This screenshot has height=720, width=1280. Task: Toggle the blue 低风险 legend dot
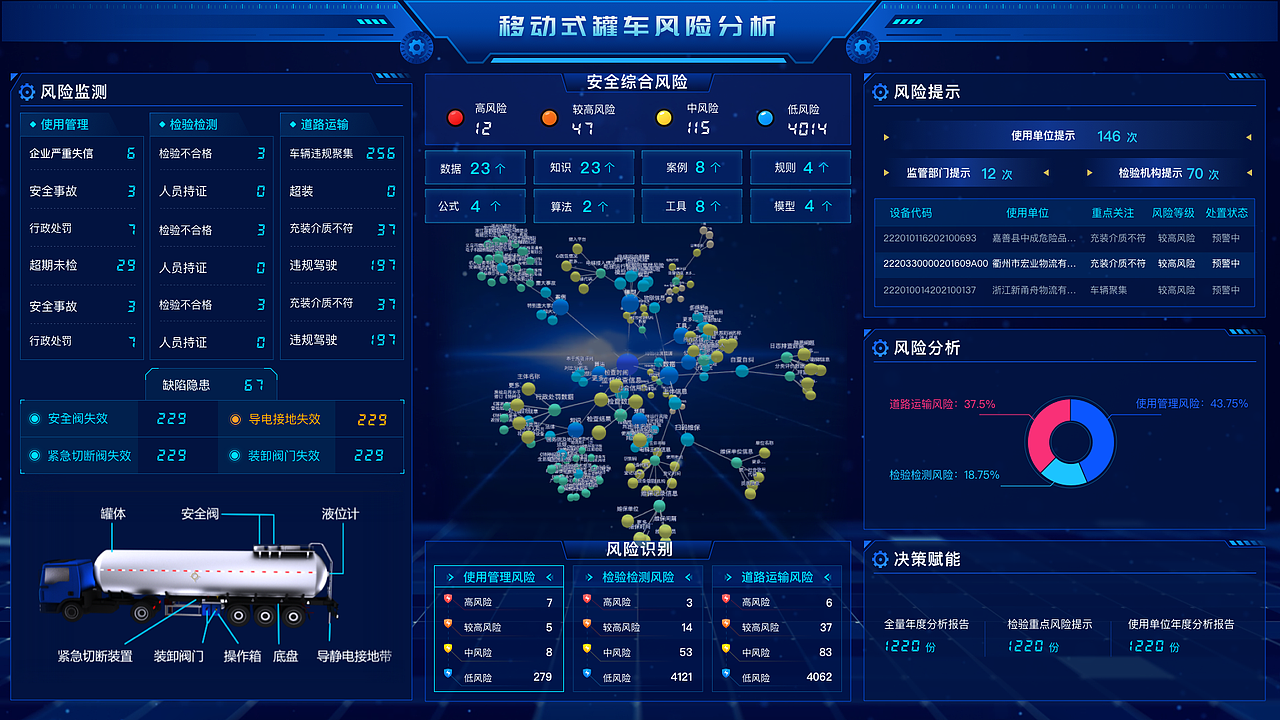[765, 117]
